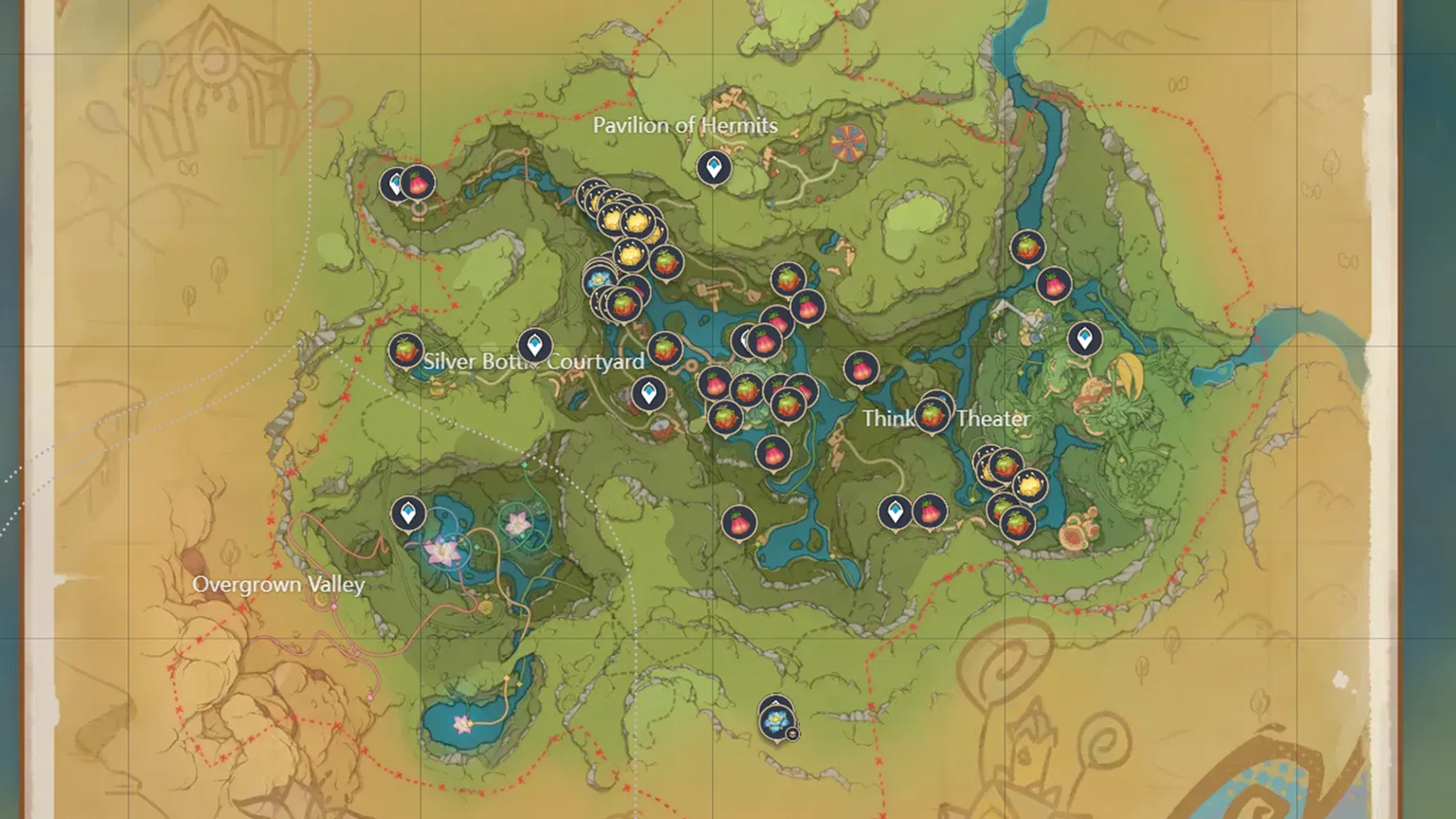1456x819 pixels.
Task: Click the Overgrown Valley area label
Action: tap(279, 586)
